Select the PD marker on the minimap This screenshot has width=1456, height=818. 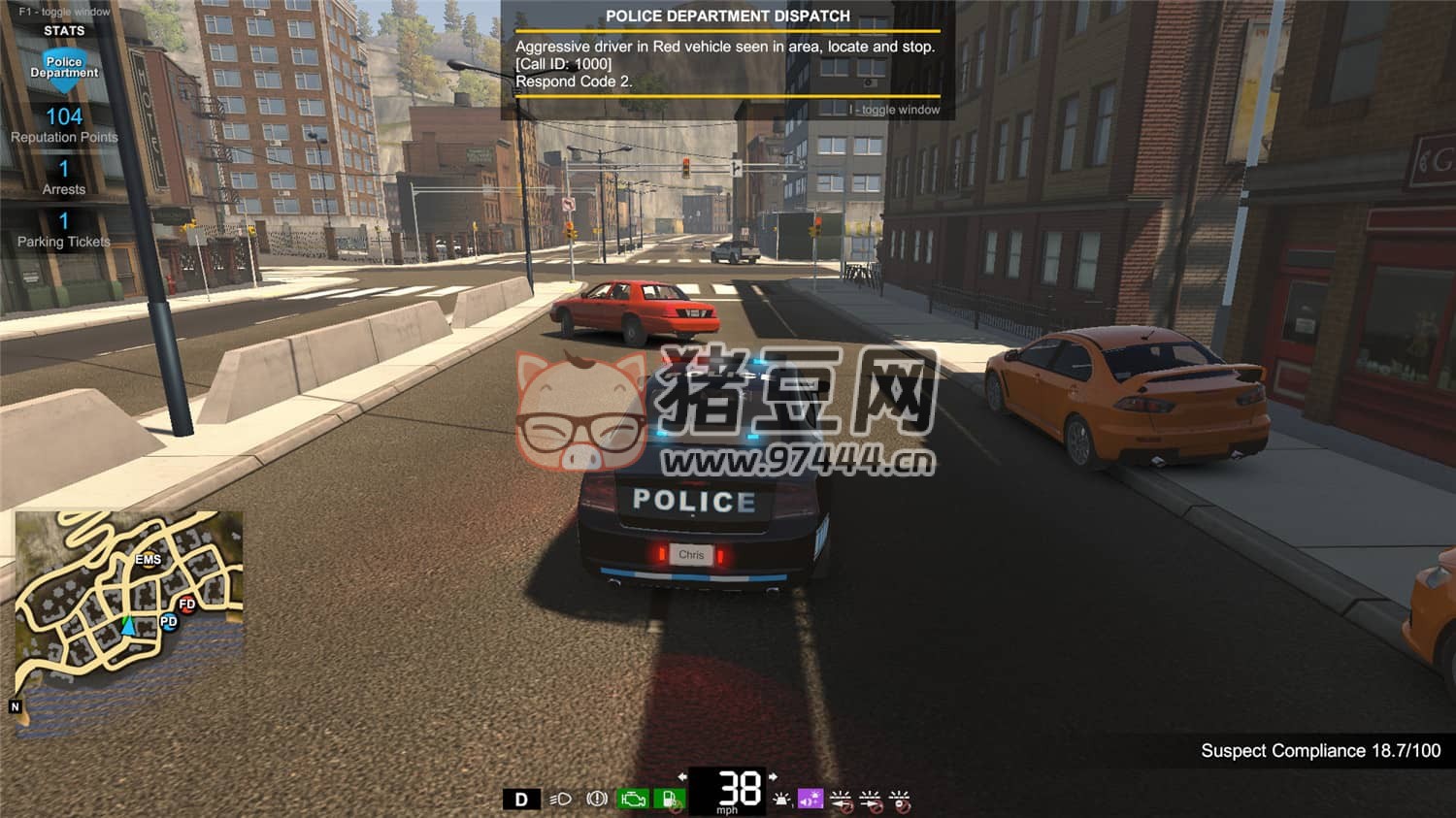(x=169, y=621)
